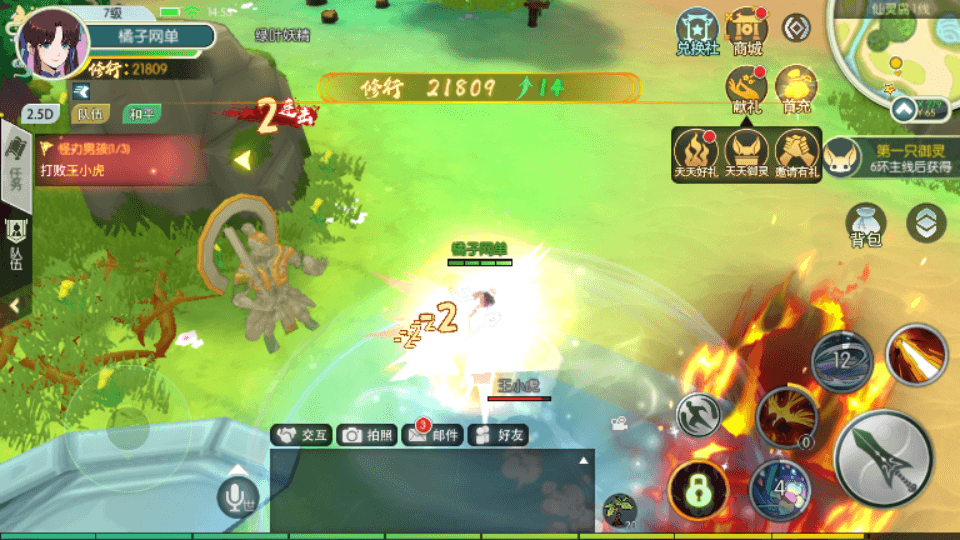Tap the player portrait avatar
960x540 pixels.
(52, 45)
